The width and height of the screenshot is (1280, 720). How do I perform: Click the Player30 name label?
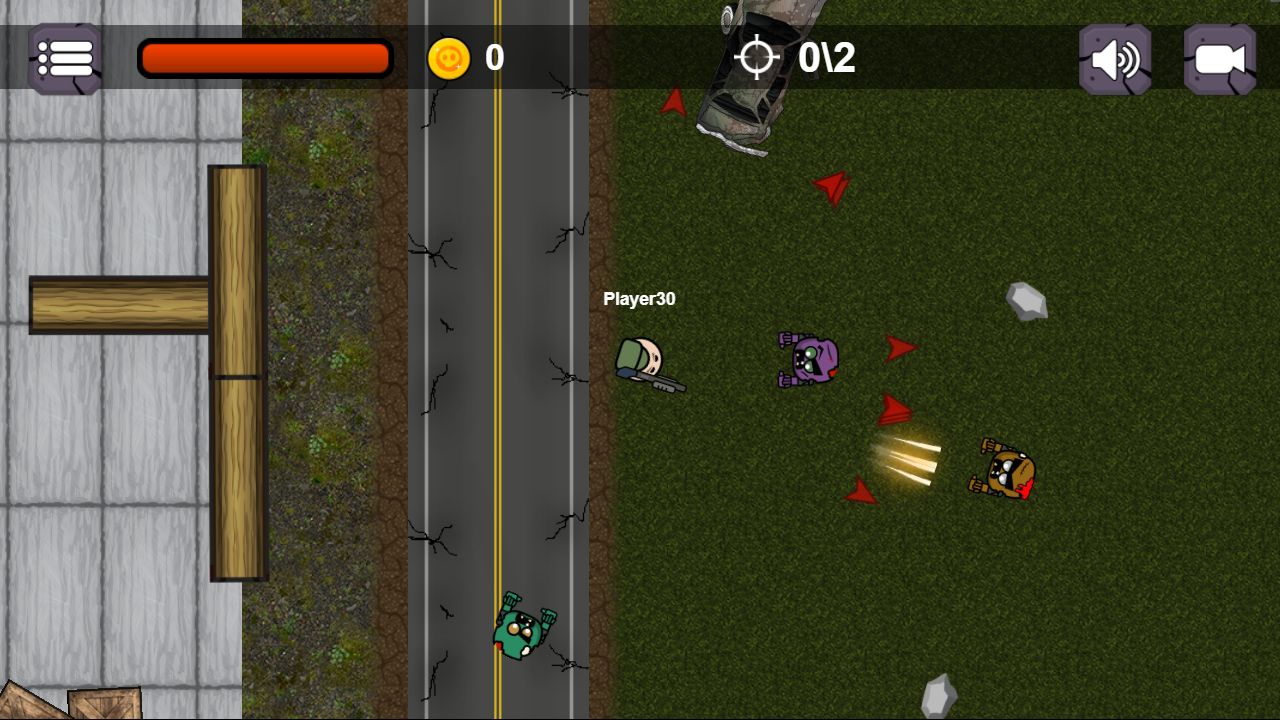(x=639, y=298)
